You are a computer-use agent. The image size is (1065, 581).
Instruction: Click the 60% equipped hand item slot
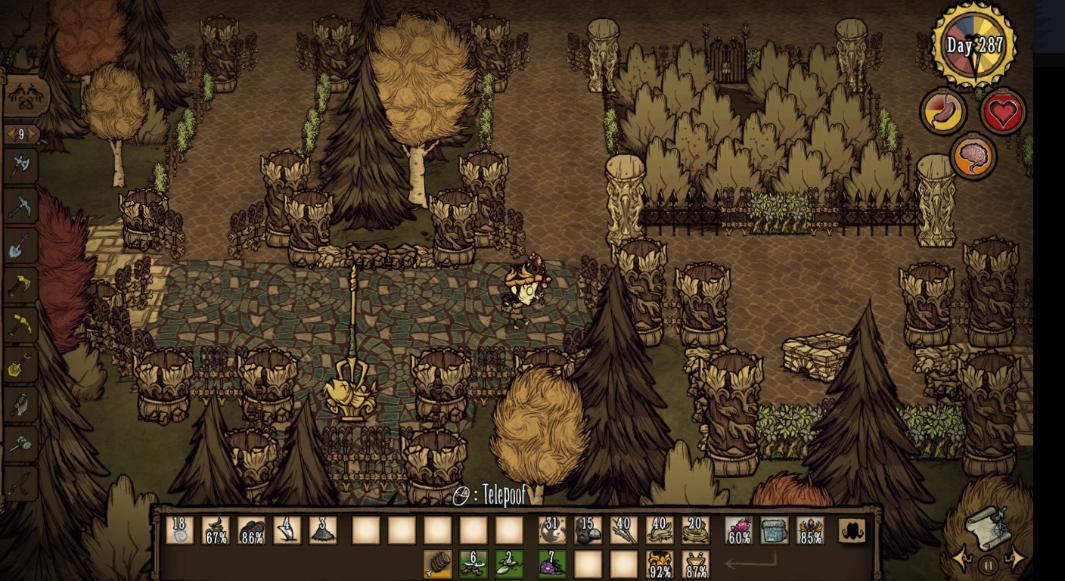click(x=739, y=530)
